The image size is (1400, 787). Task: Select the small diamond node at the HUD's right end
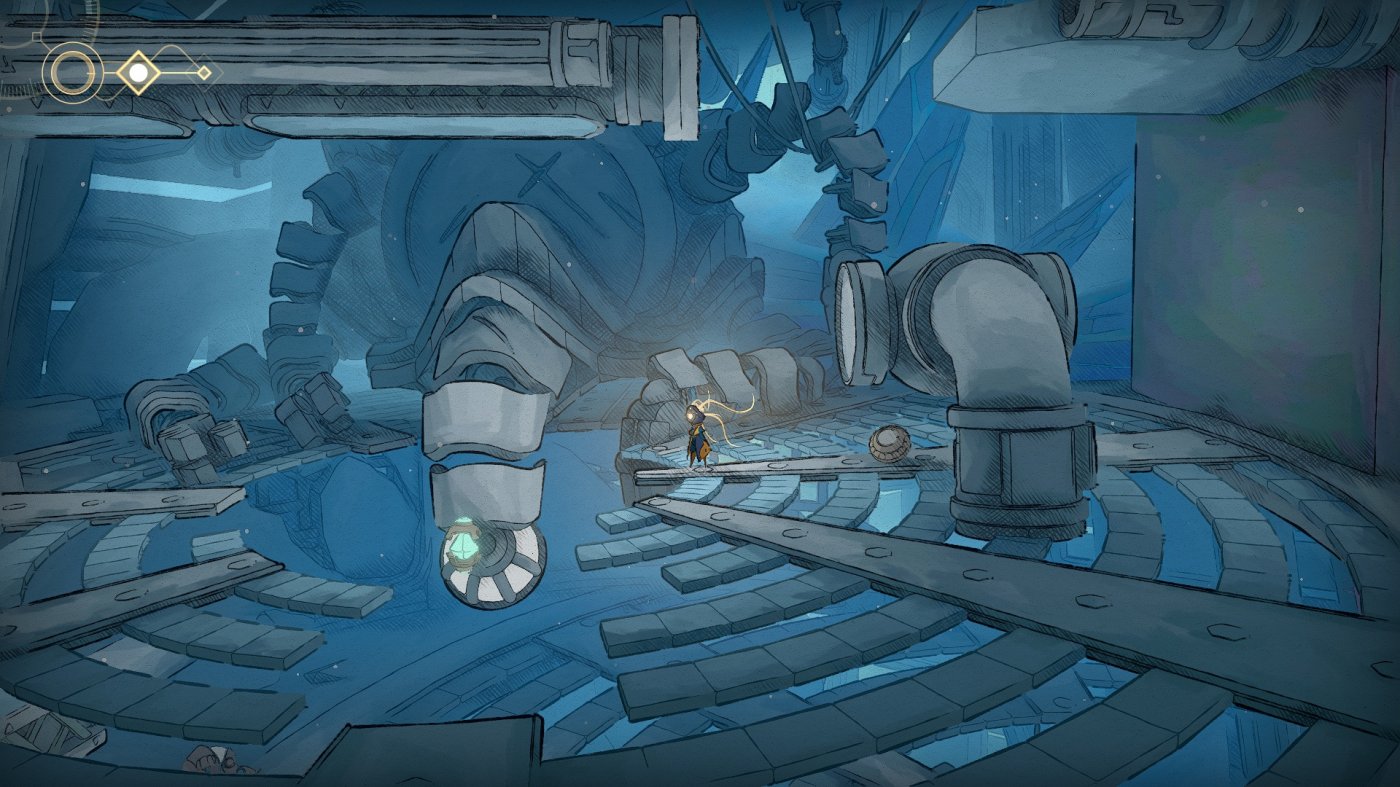204,73
